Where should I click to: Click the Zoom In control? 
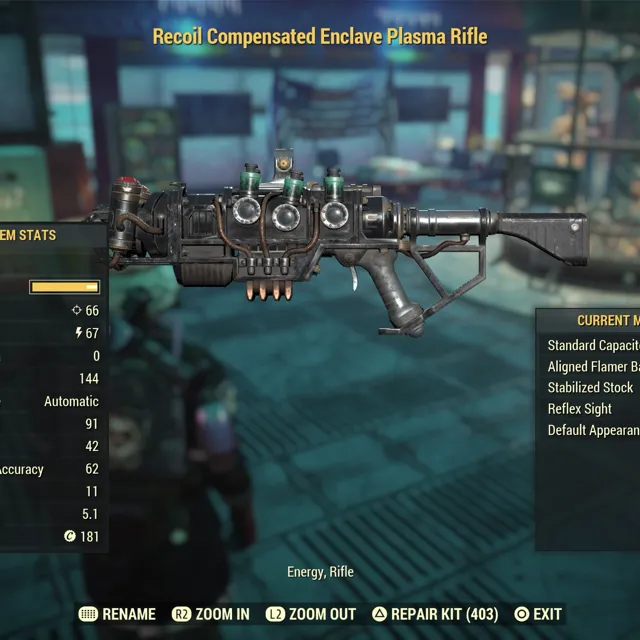point(211,614)
